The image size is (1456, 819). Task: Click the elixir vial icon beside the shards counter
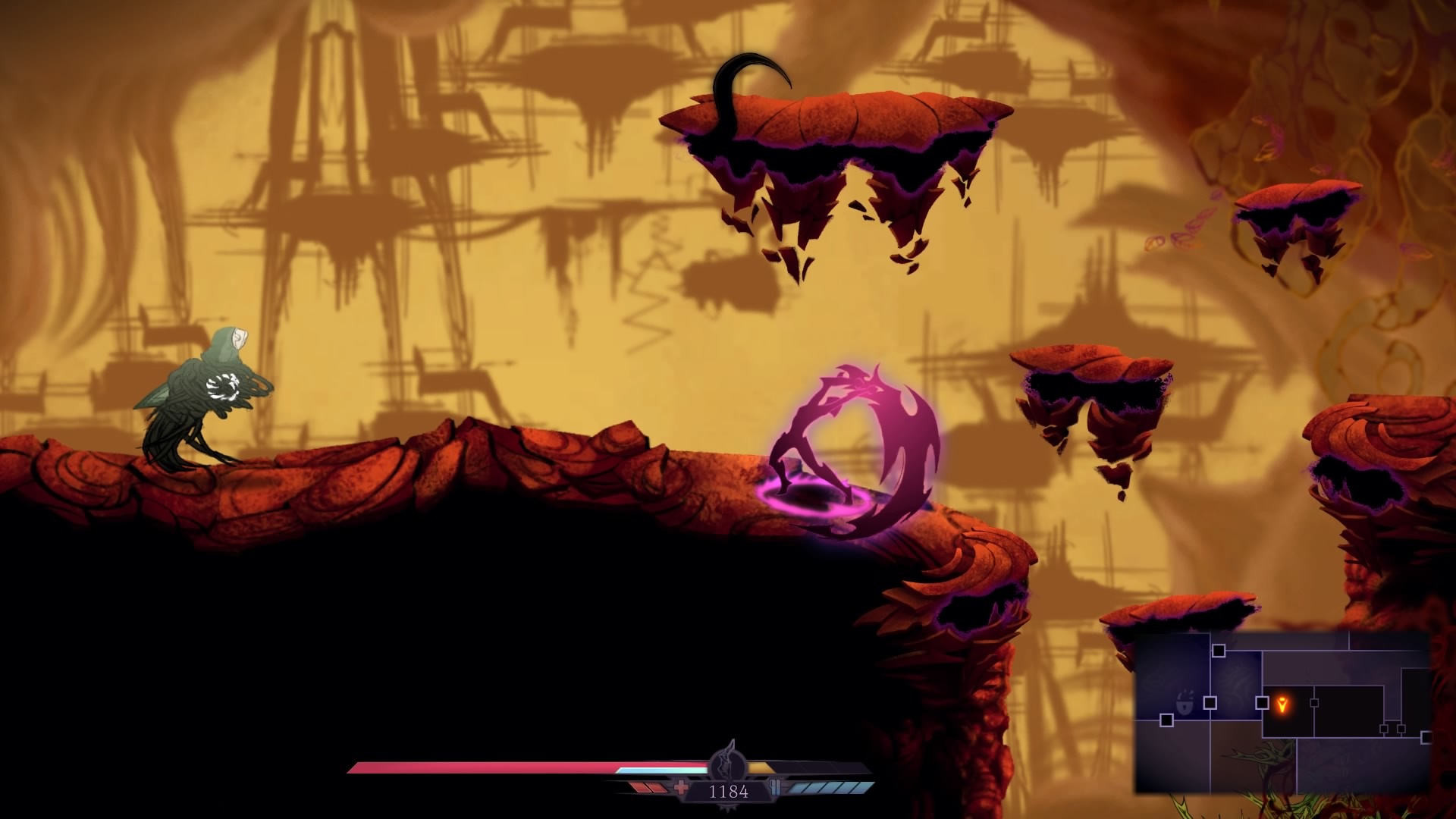click(774, 787)
